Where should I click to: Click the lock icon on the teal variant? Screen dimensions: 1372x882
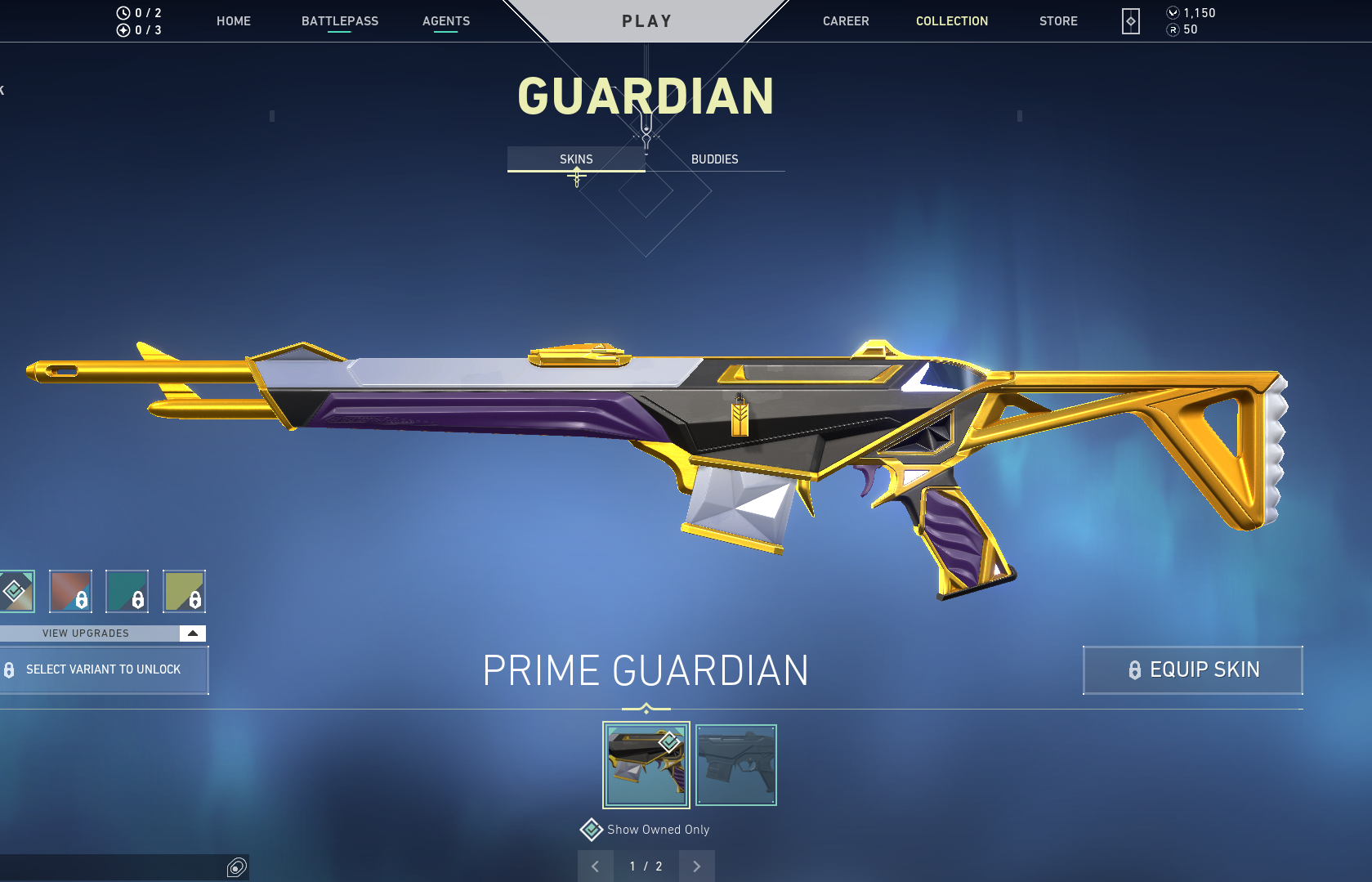click(x=136, y=599)
